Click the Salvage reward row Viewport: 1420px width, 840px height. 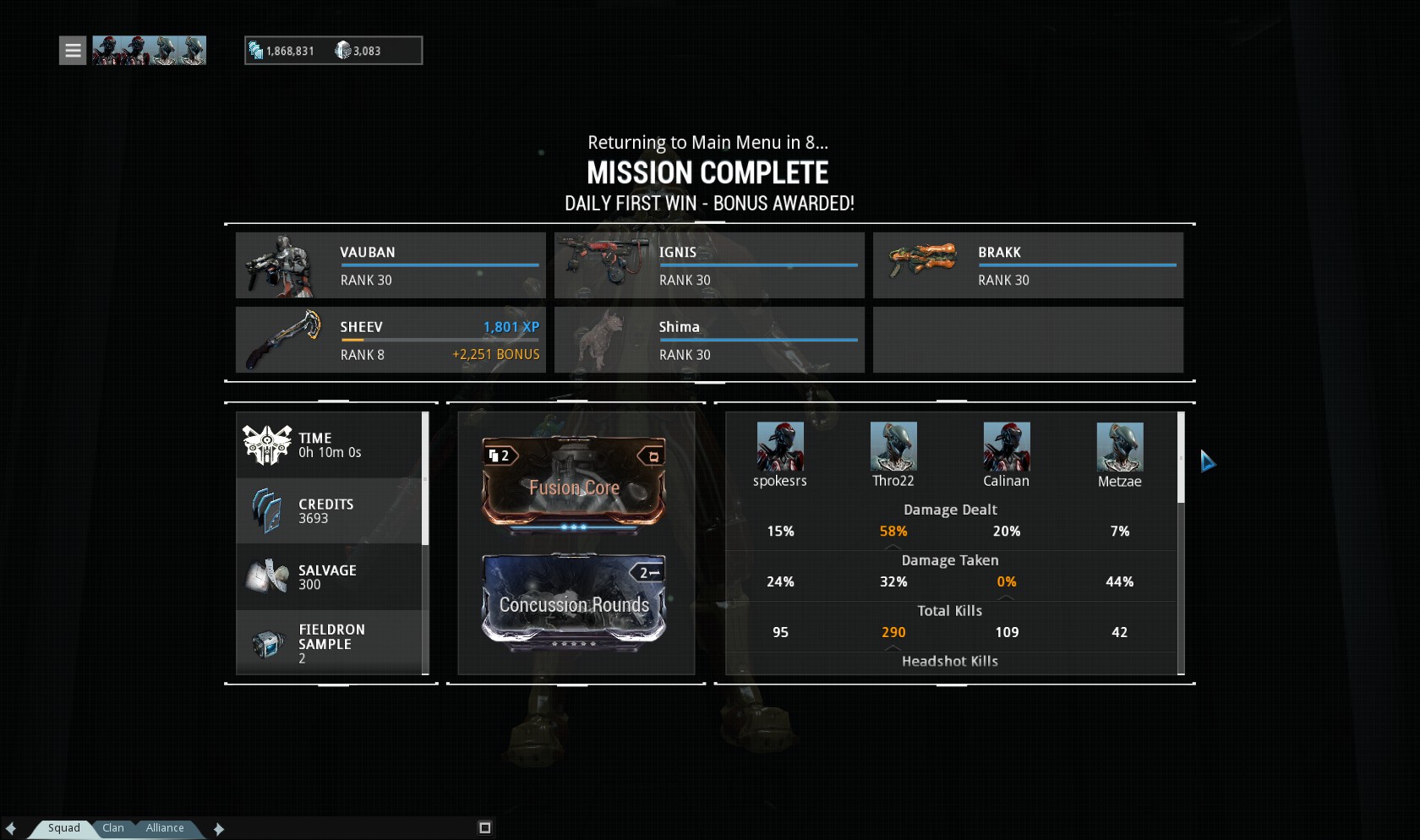click(x=330, y=577)
